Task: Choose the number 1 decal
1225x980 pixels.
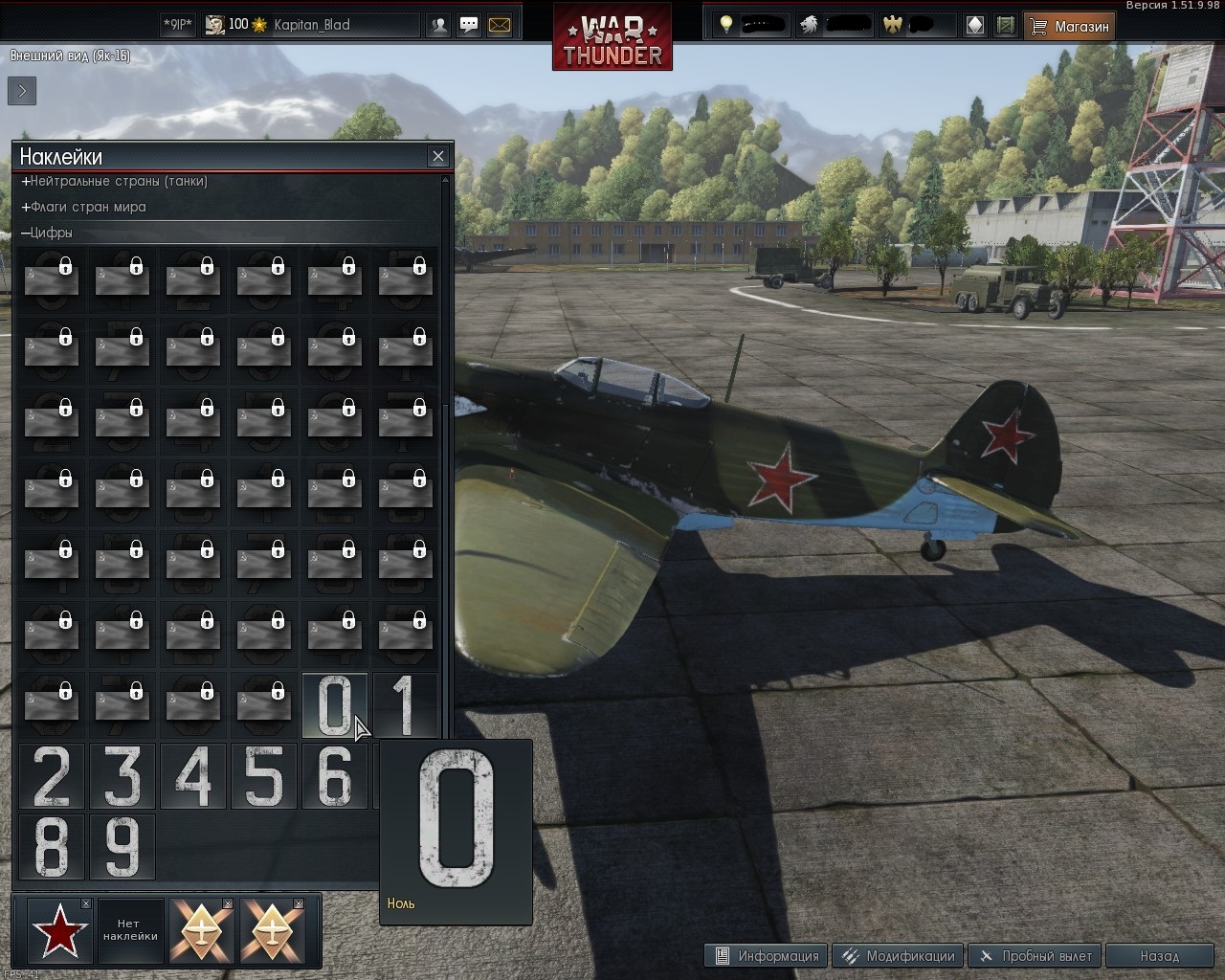Action: (x=405, y=705)
